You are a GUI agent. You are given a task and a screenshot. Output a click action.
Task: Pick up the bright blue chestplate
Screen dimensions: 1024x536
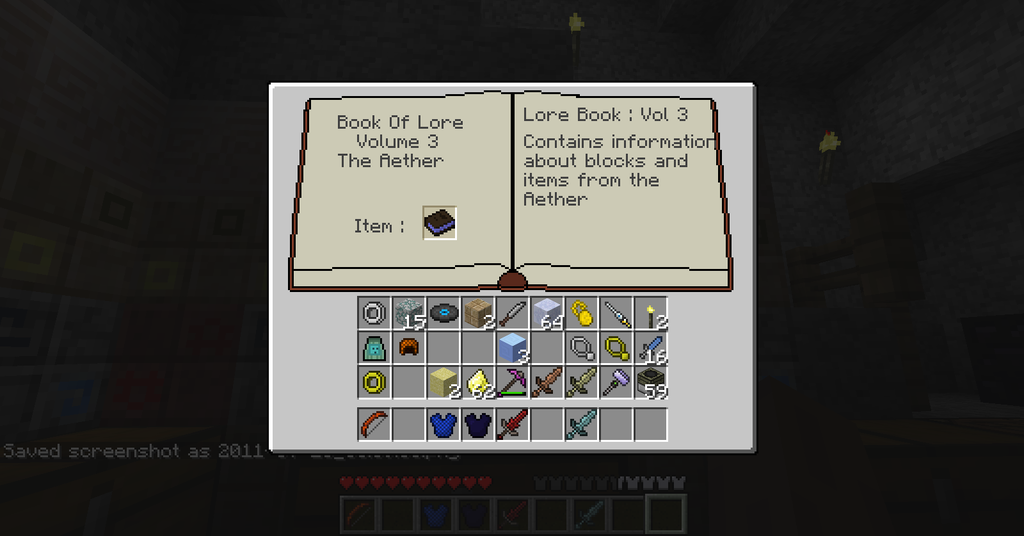click(x=443, y=424)
